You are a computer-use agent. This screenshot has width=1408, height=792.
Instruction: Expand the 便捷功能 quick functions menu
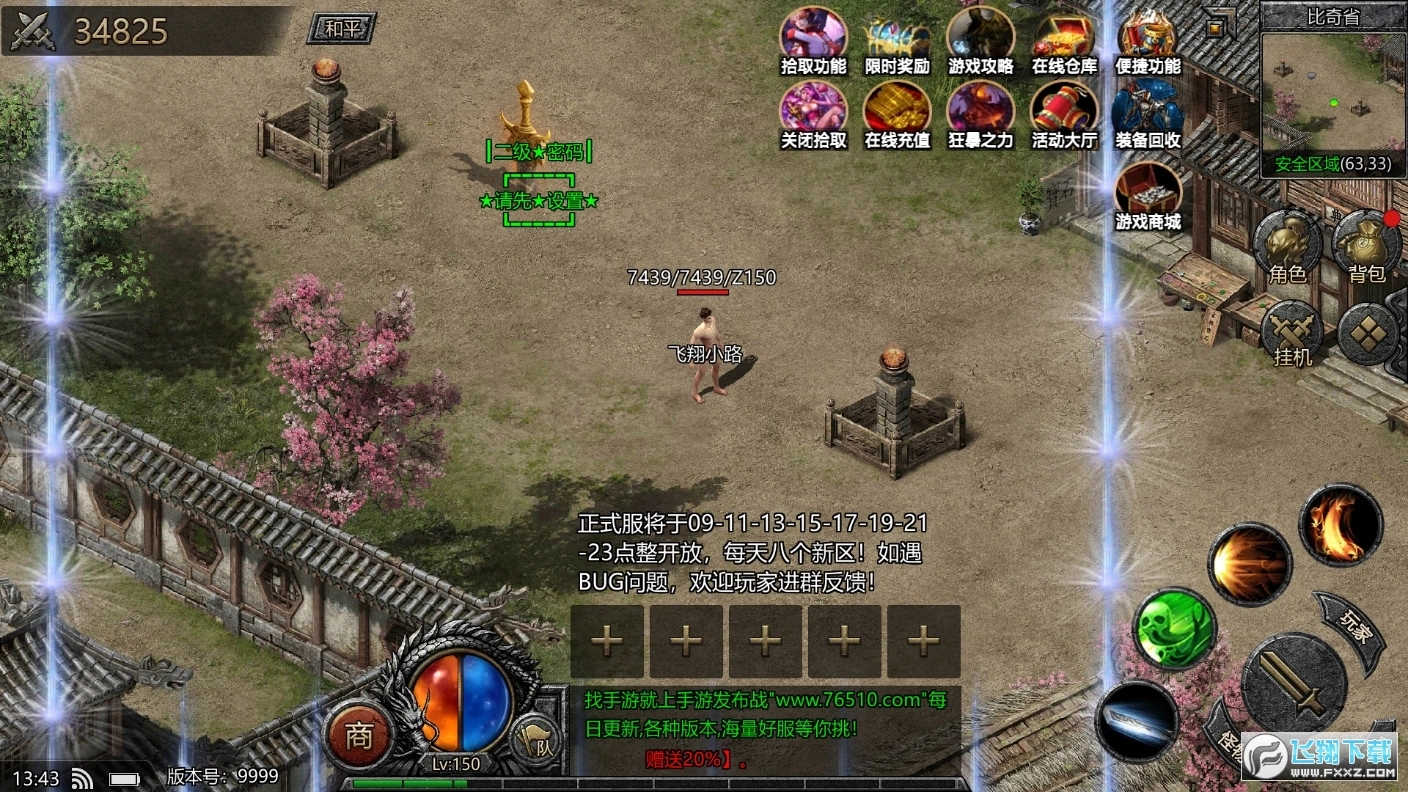(x=1147, y=42)
